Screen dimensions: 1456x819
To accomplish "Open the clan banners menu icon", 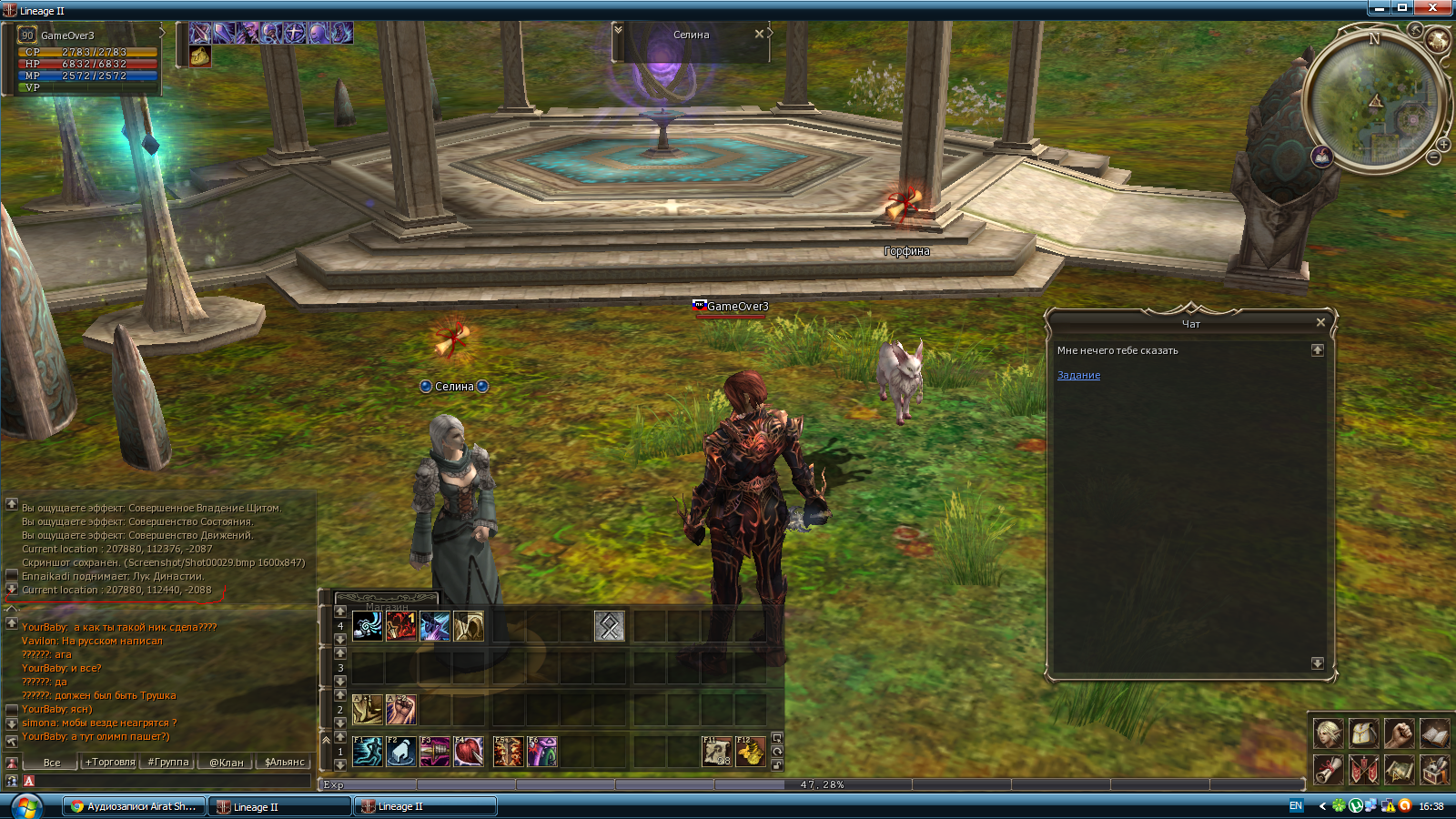I will (x=1363, y=770).
